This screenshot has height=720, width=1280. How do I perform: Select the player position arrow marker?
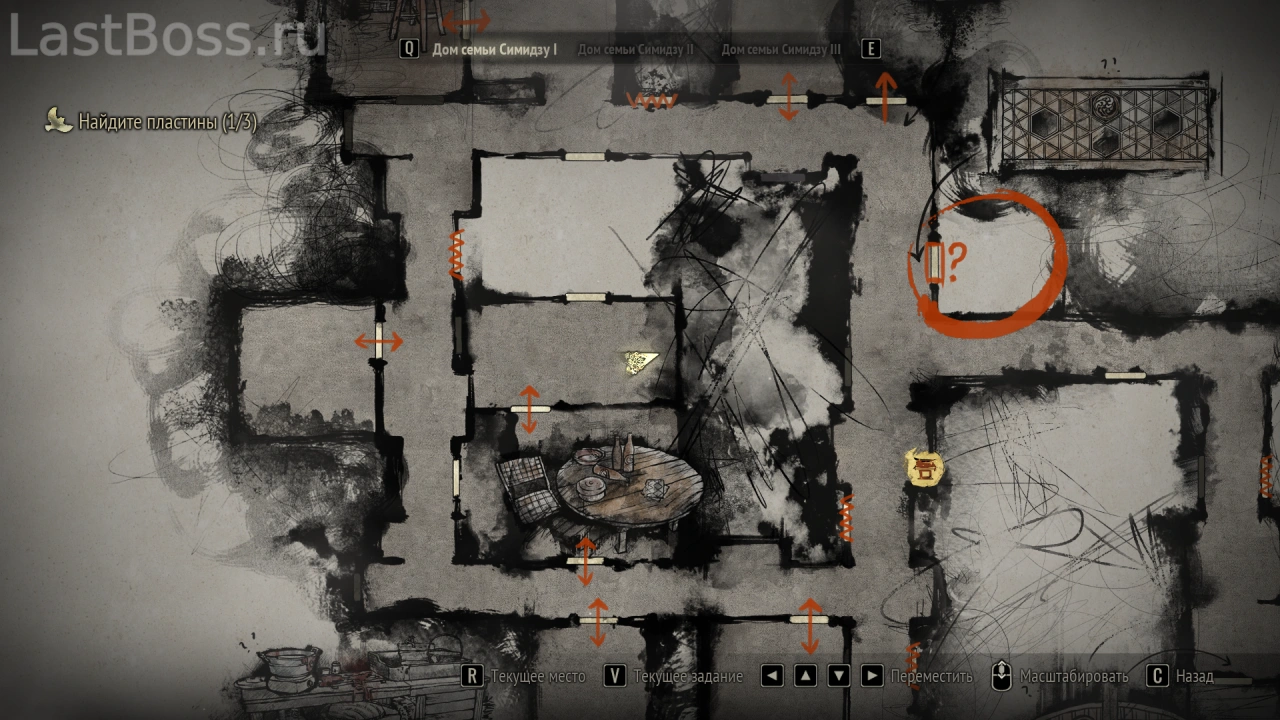click(637, 361)
